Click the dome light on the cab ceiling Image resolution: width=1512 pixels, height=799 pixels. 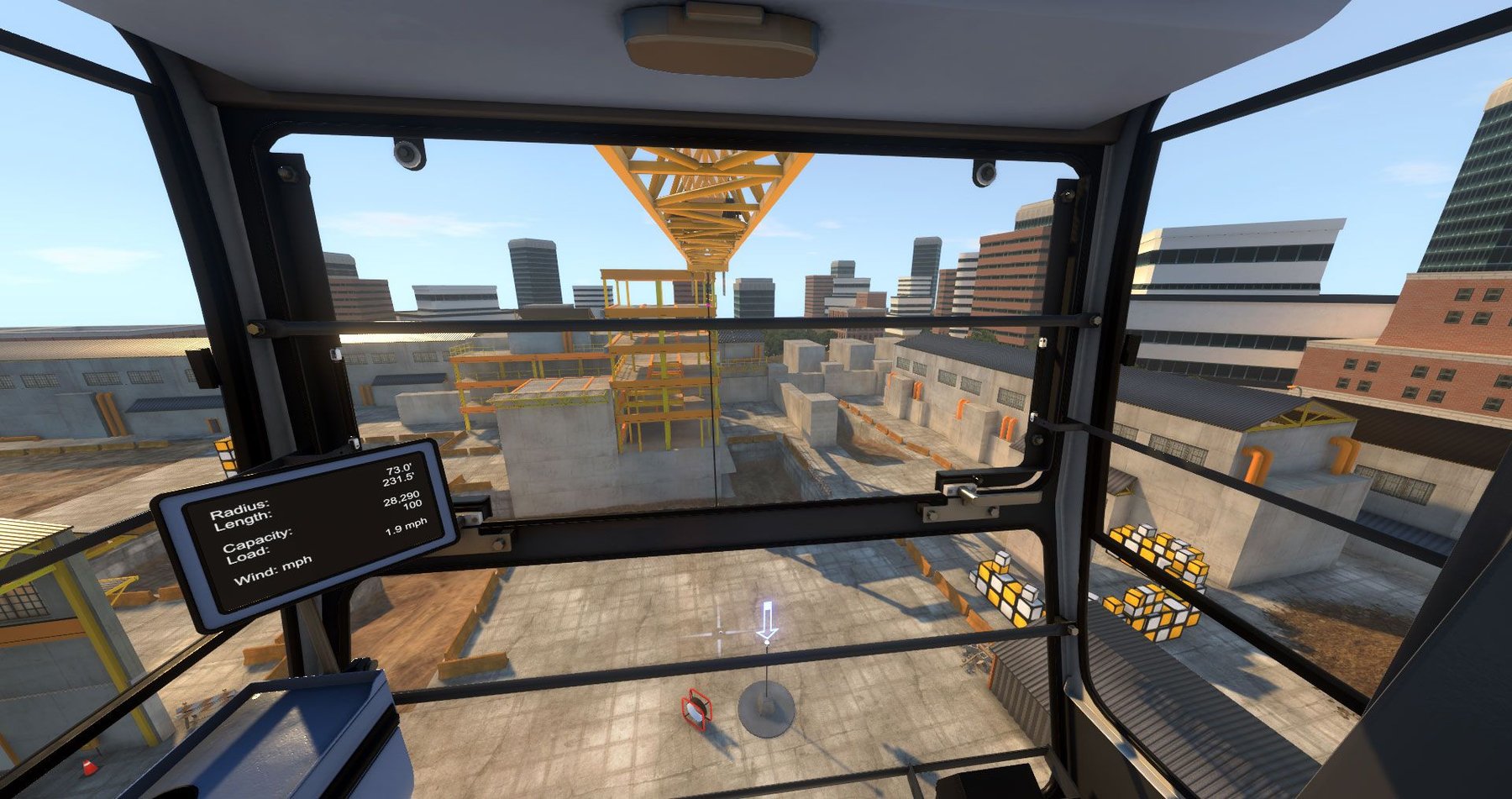point(720,38)
